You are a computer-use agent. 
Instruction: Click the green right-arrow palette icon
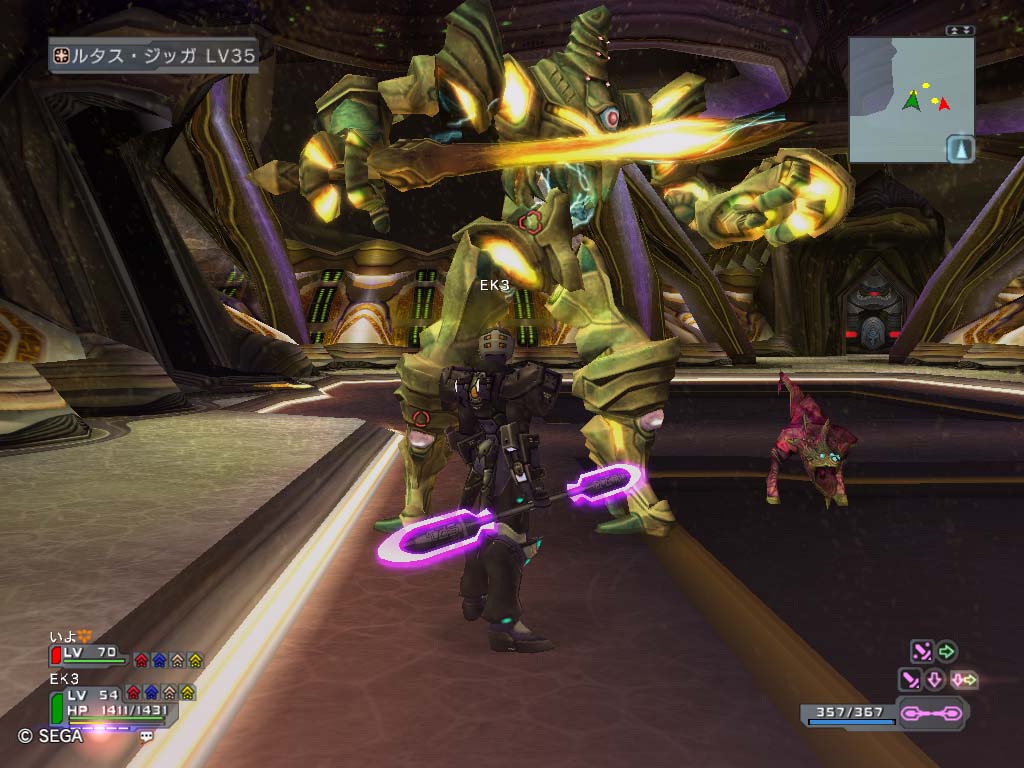pos(946,652)
